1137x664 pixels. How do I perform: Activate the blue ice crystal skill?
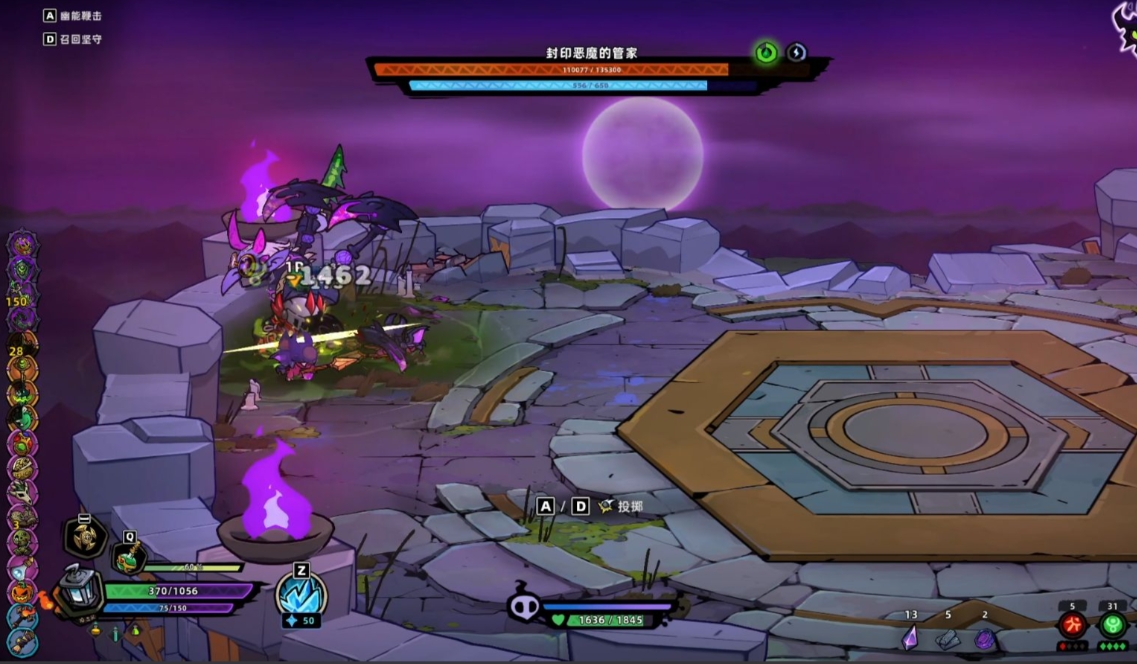[300, 594]
